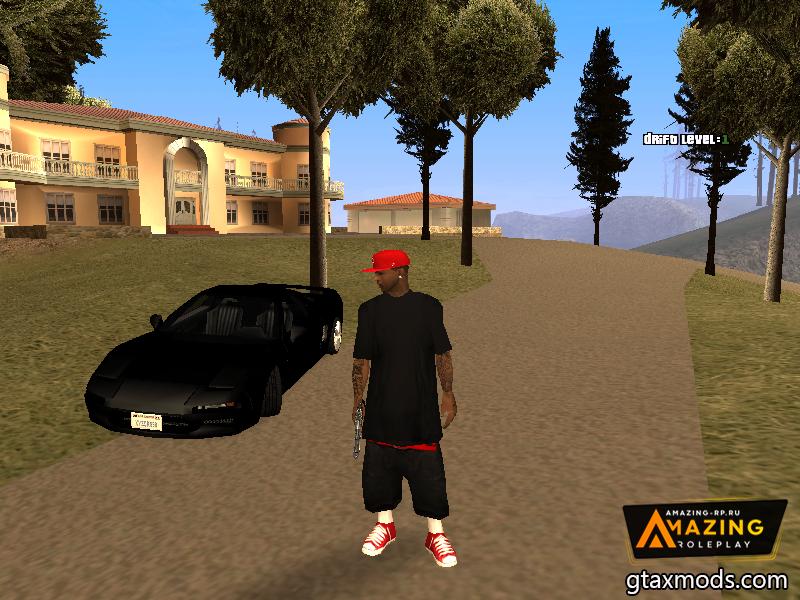
Task: Click the Amazing Roleplay server logo
Action: click(x=705, y=530)
